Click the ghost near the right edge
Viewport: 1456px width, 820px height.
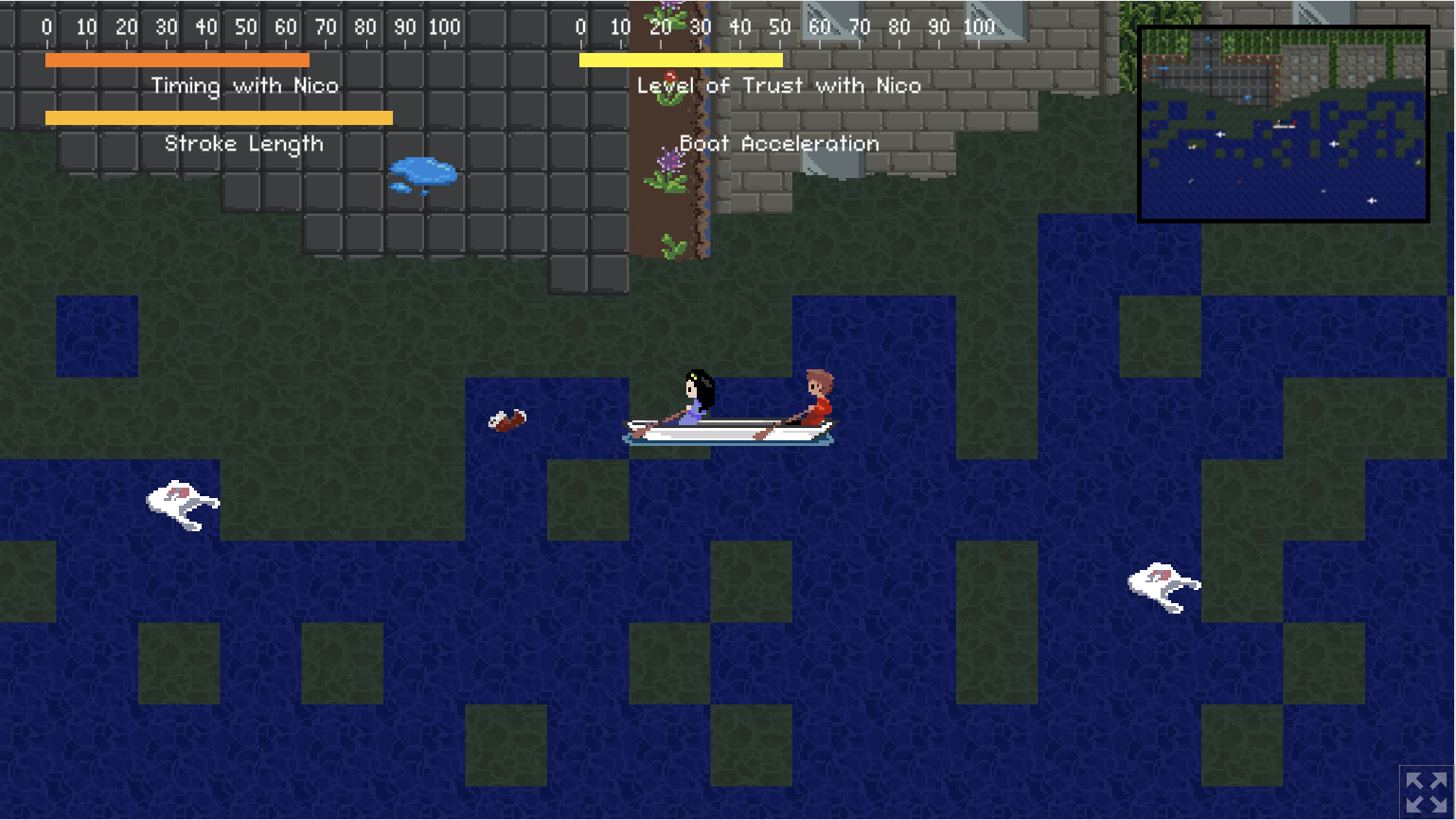tap(1163, 582)
